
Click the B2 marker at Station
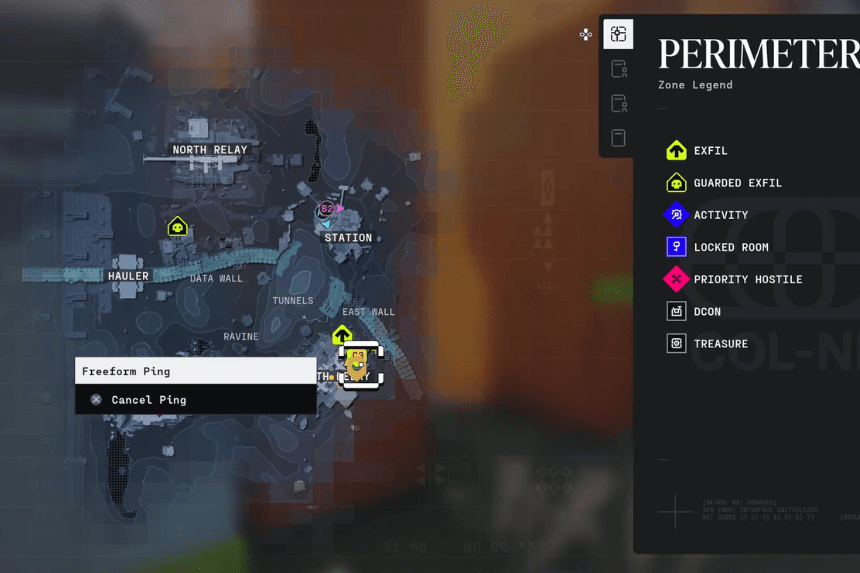[x=327, y=209]
